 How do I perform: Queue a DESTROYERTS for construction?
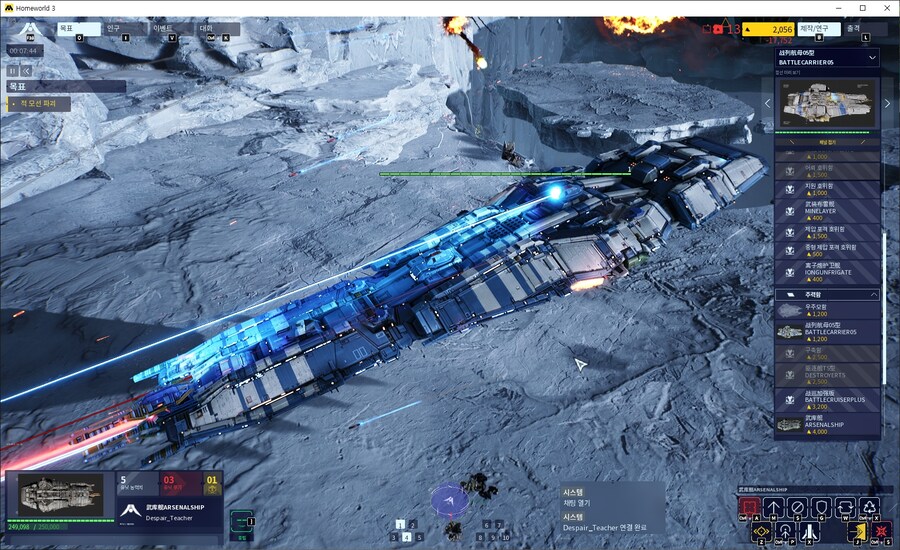pyautogui.click(x=828, y=376)
